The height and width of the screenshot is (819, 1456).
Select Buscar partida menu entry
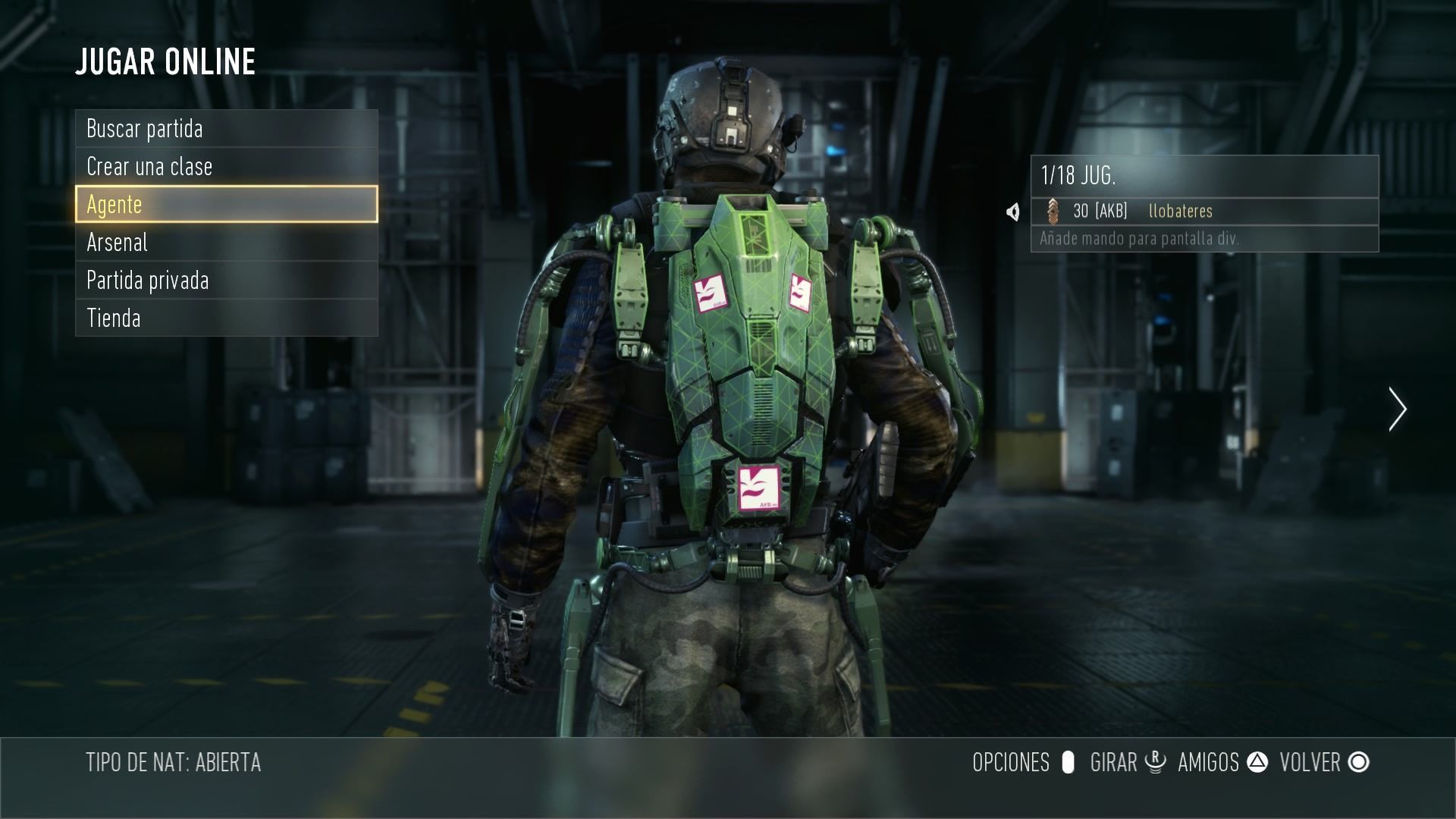coord(226,129)
